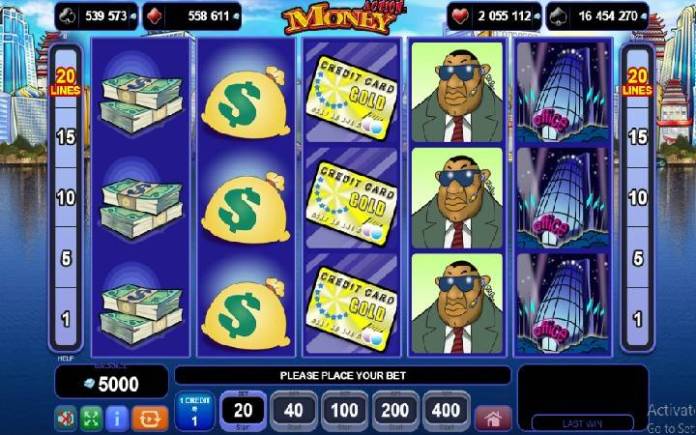Change the 1 credit denomination

(x=193, y=411)
